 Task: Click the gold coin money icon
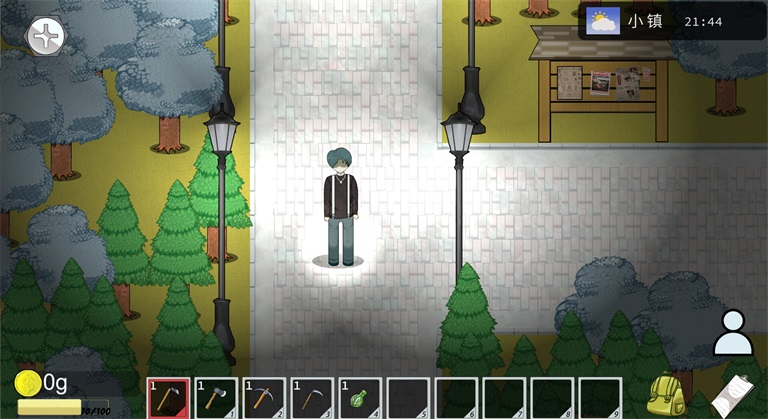pyautogui.click(x=28, y=382)
